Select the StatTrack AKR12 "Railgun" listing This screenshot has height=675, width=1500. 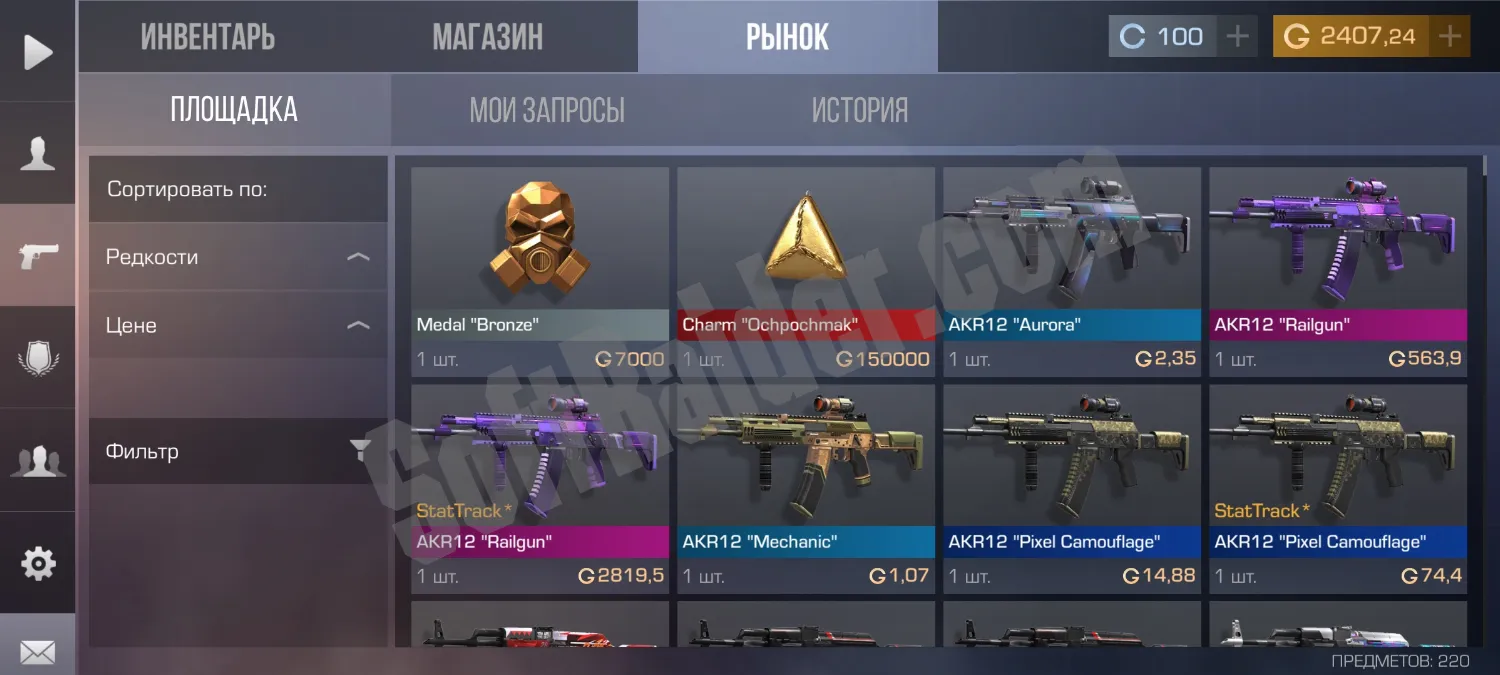[540, 489]
